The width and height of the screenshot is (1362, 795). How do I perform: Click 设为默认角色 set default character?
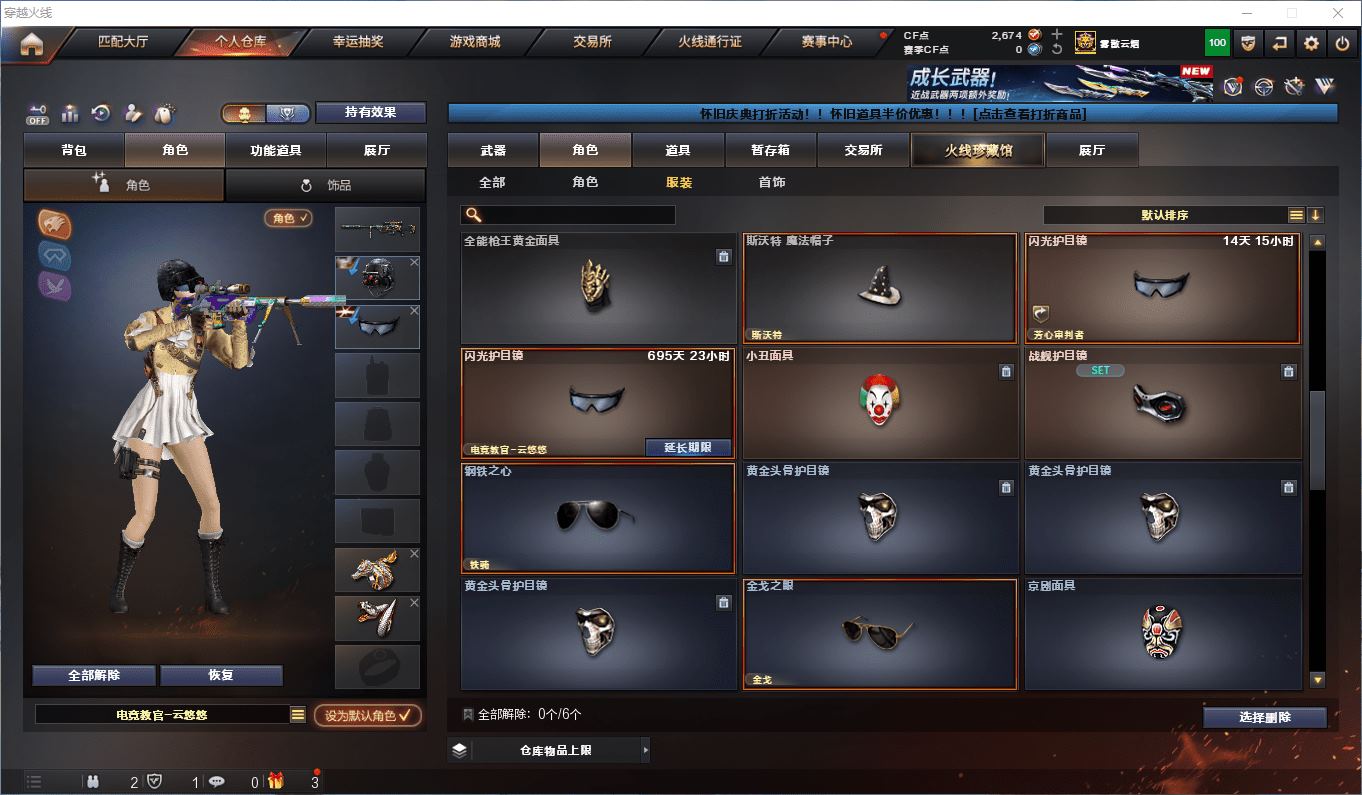click(x=367, y=715)
